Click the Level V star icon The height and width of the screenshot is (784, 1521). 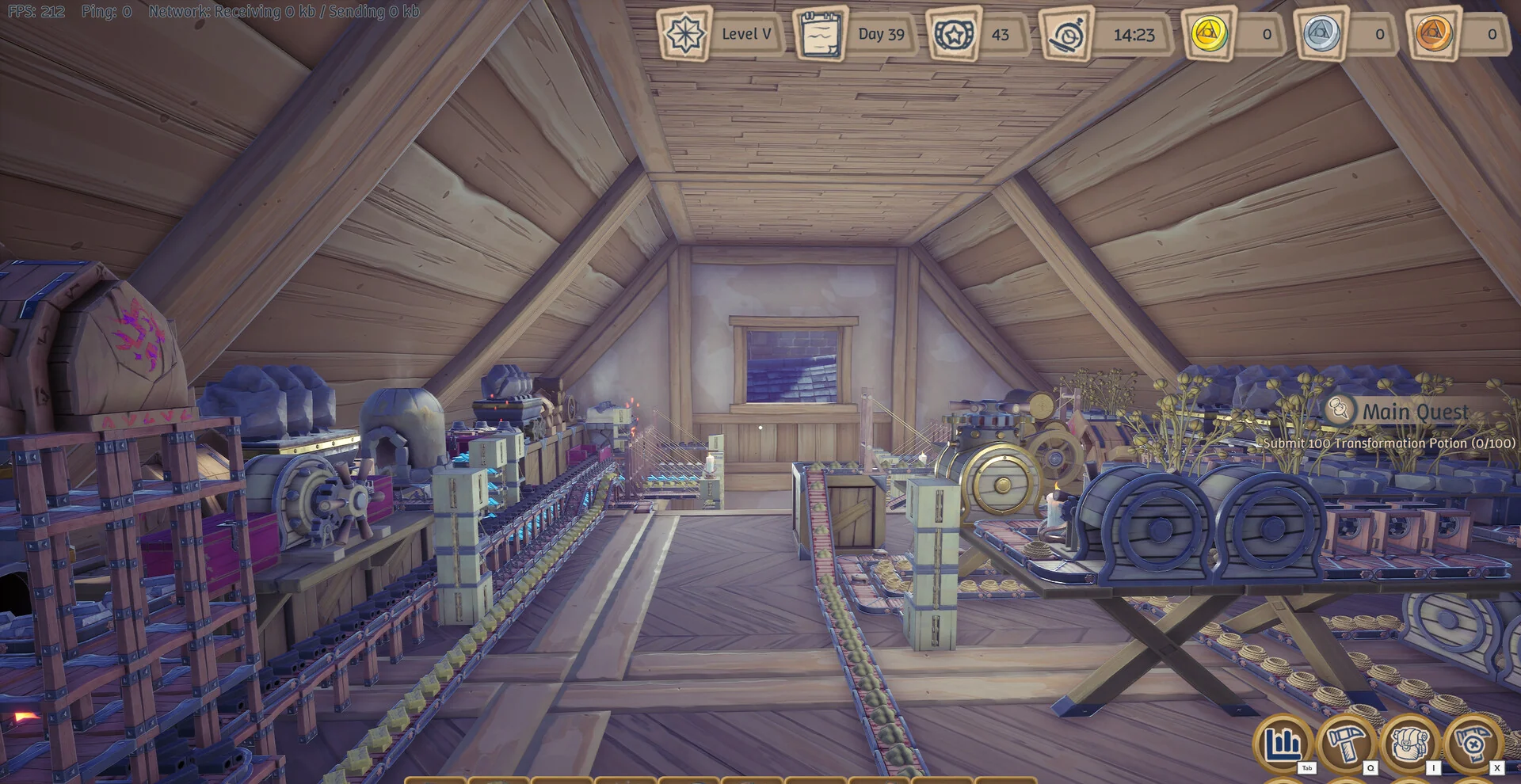click(684, 34)
